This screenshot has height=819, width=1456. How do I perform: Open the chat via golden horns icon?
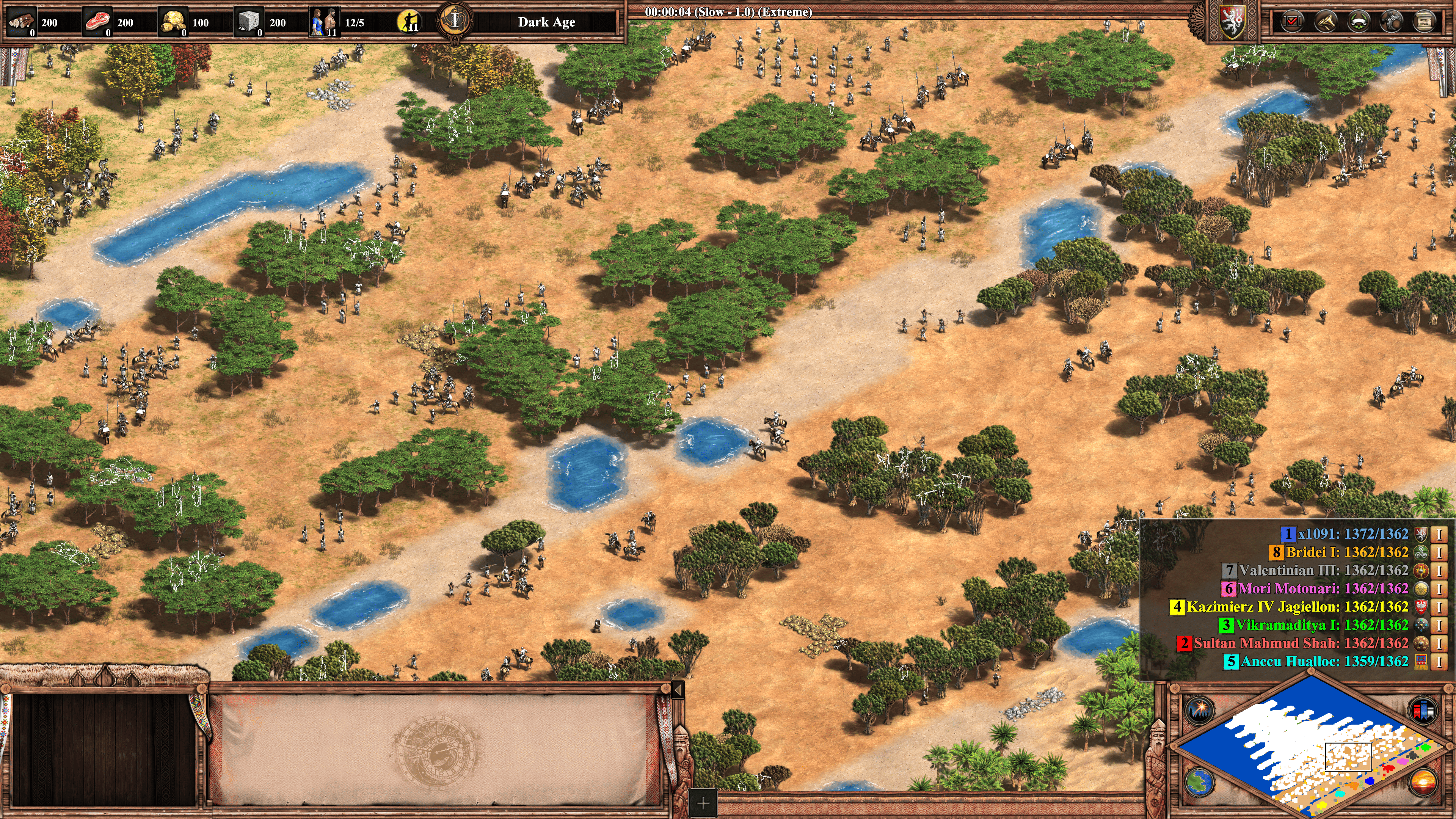pyautogui.click(x=1325, y=22)
